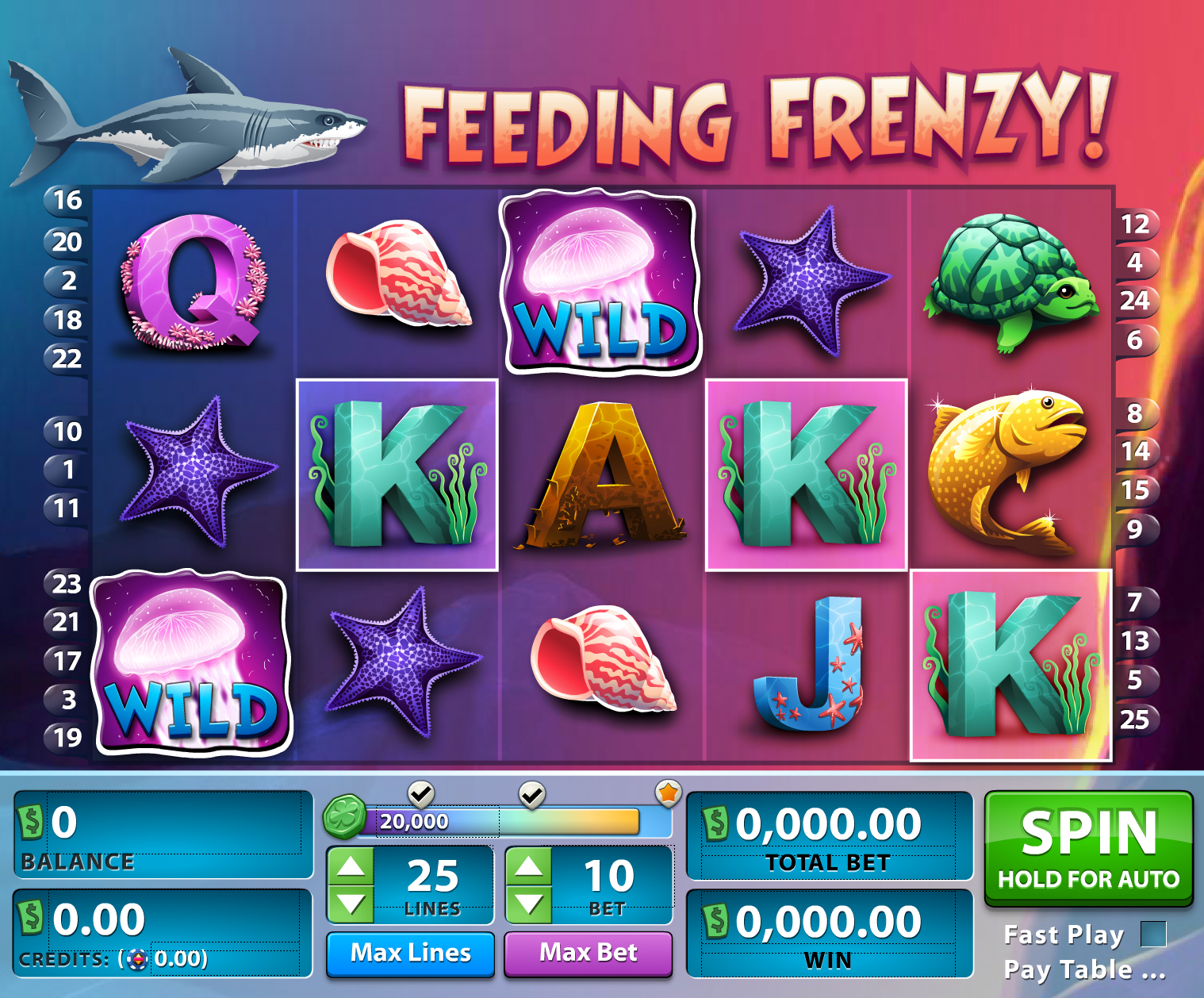Highlight payline number 25 marker
This screenshot has height=998, width=1204.
pos(1135,720)
